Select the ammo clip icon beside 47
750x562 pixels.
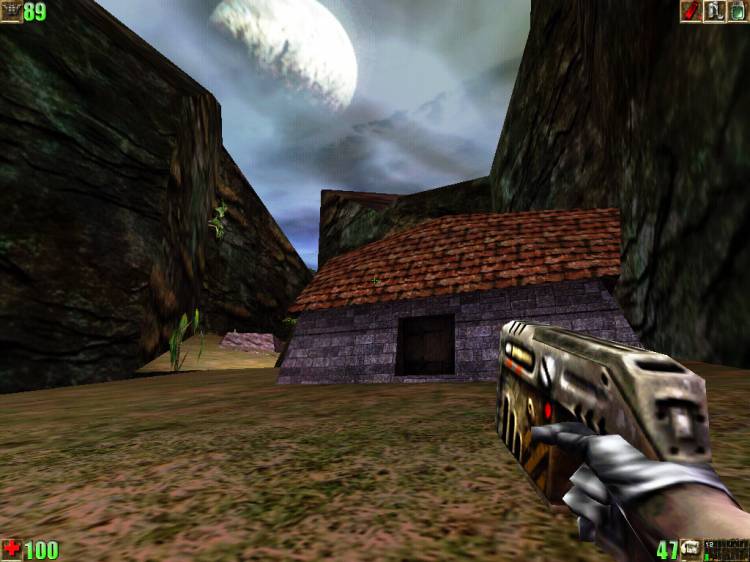[x=691, y=550]
